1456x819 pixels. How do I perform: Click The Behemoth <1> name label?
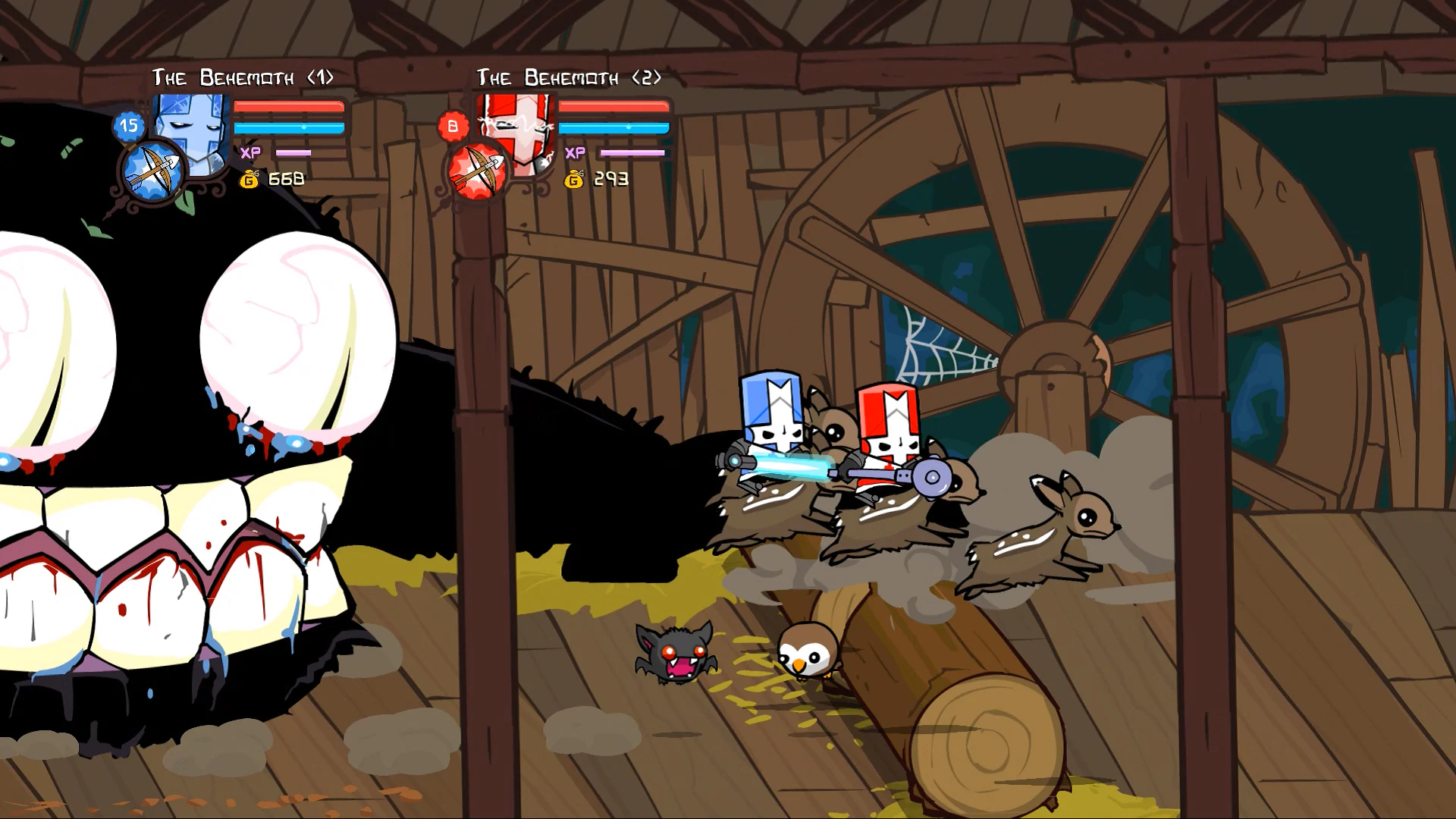coord(243,76)
